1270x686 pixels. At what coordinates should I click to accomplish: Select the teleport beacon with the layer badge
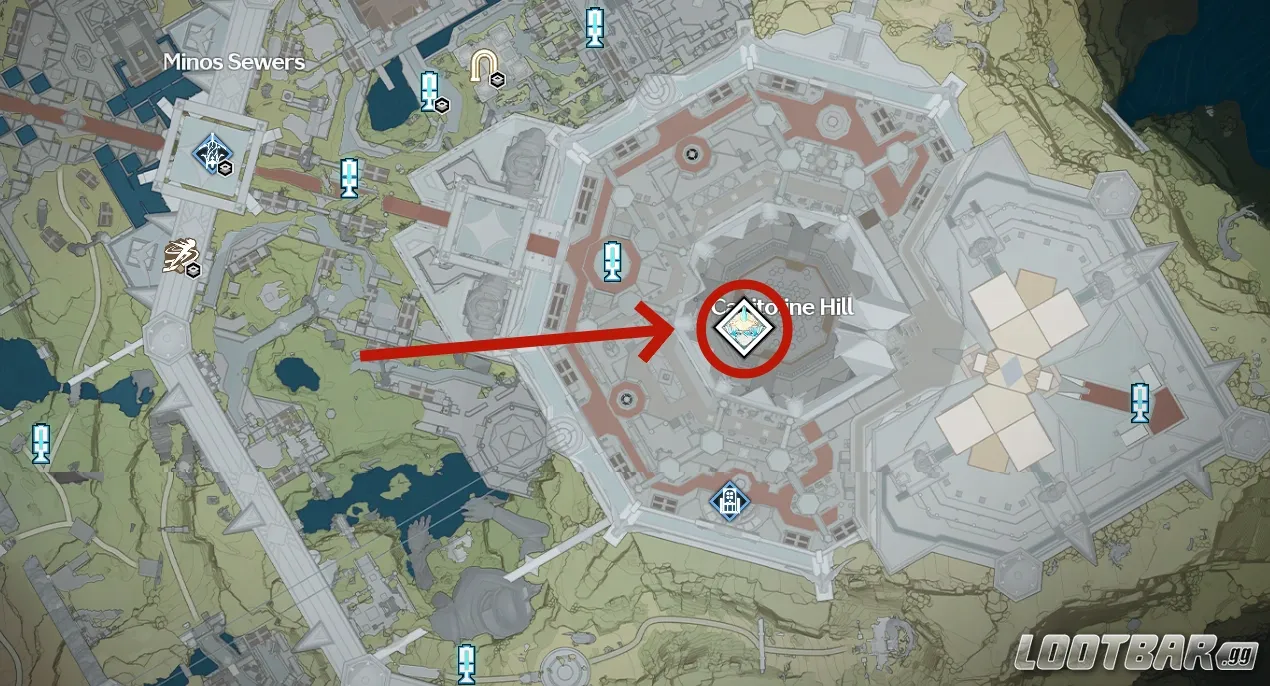pos(431,91)
